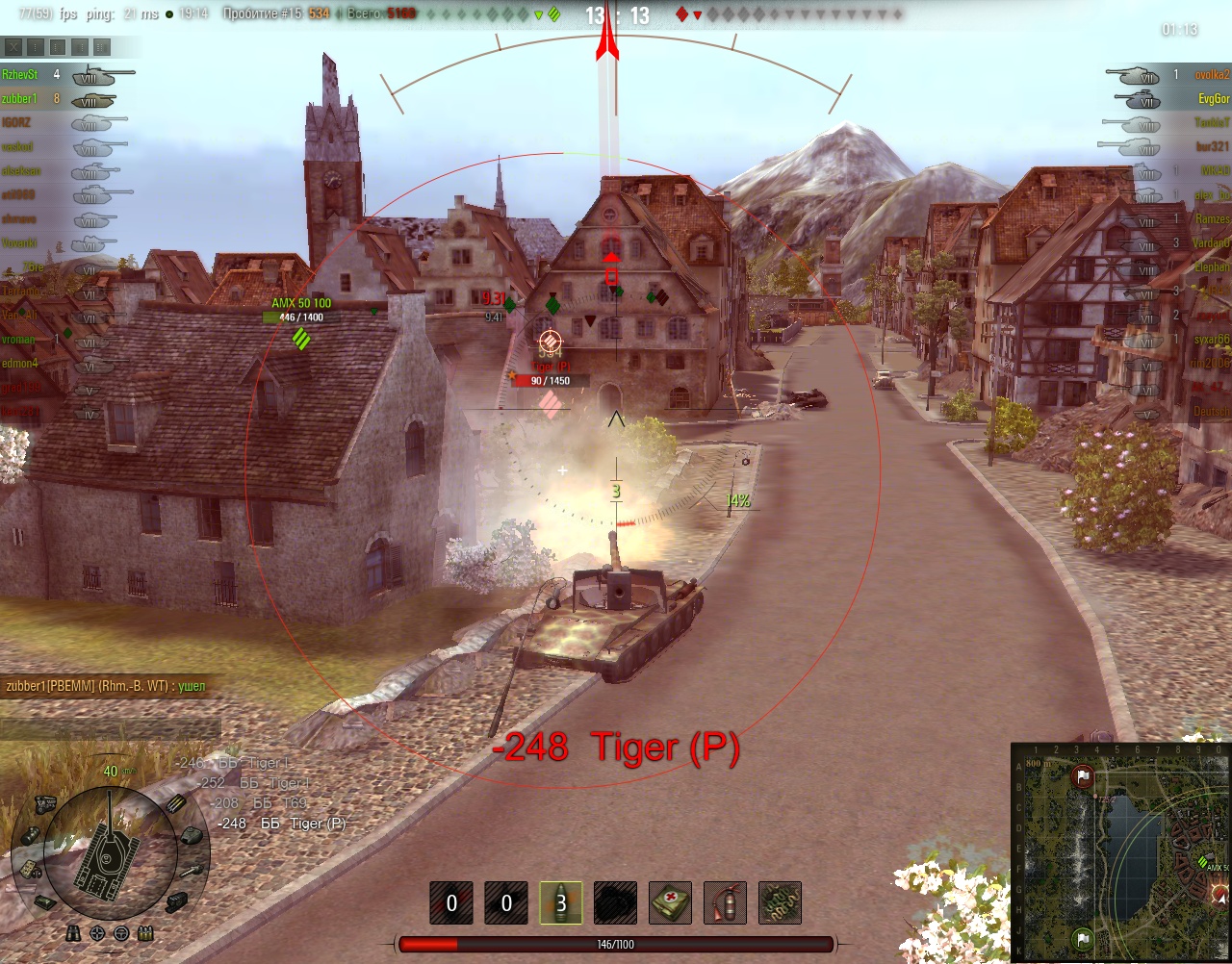The width and height of the screenshot is (1232, 964).
Task: Select player zubber1 in the team list
Action: click(19, 99)
